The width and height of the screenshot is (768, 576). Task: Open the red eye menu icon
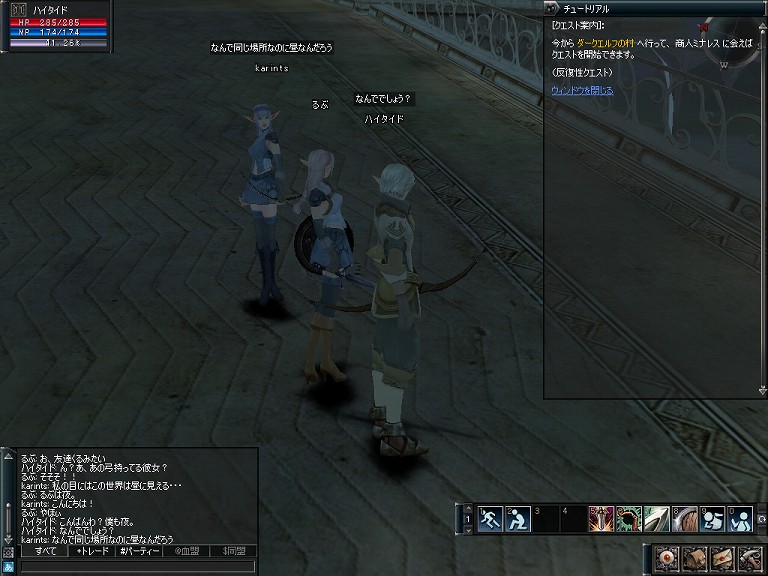click(x=668, y=557)
